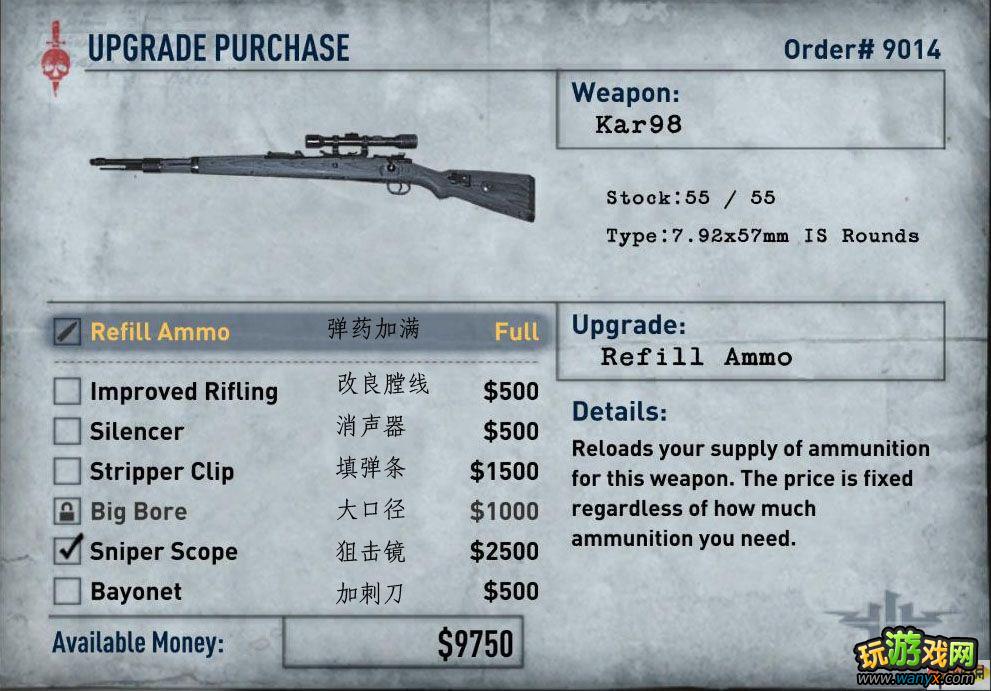Tick the Improved Rifling checkbox

67,391
